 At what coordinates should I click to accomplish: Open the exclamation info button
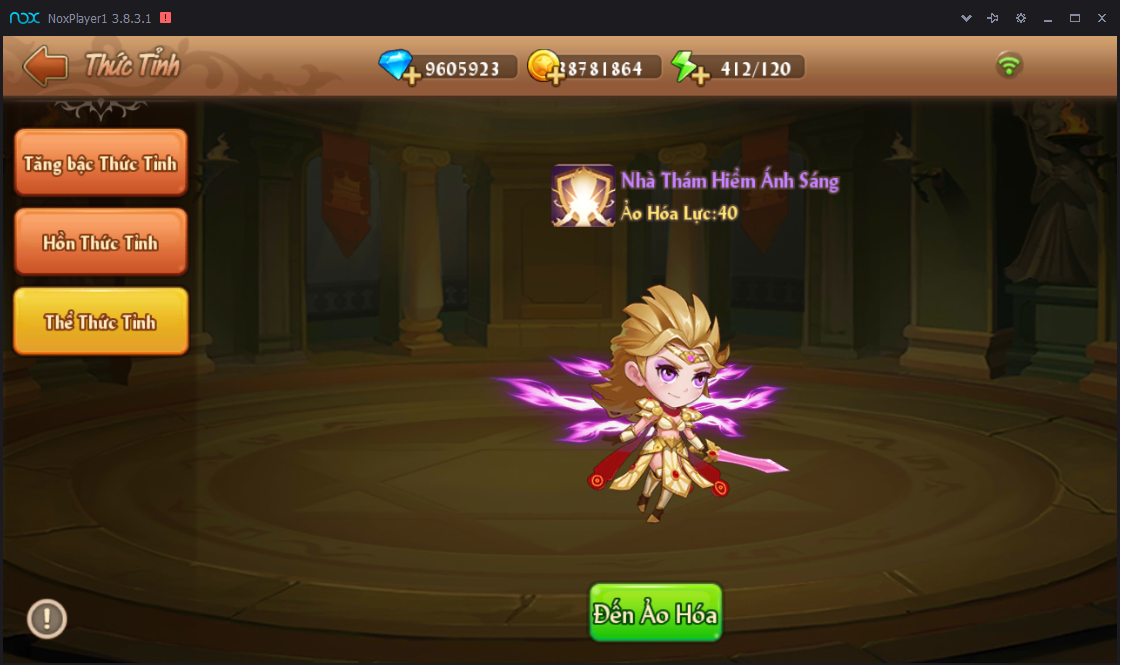(46, 619)
